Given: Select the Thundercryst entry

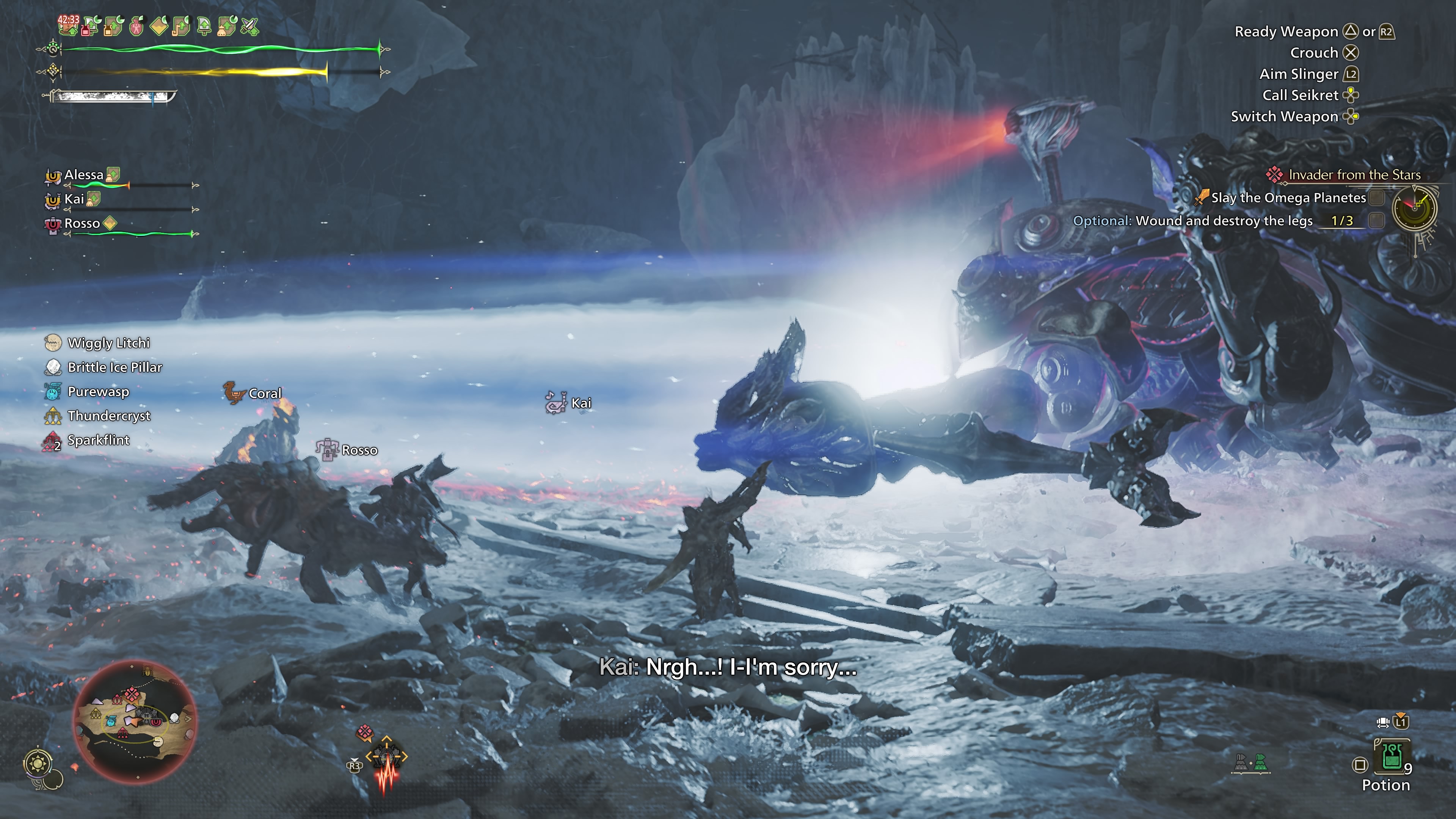Looking at the screenshot, I should pyautogui.click(x=109, y=416).
